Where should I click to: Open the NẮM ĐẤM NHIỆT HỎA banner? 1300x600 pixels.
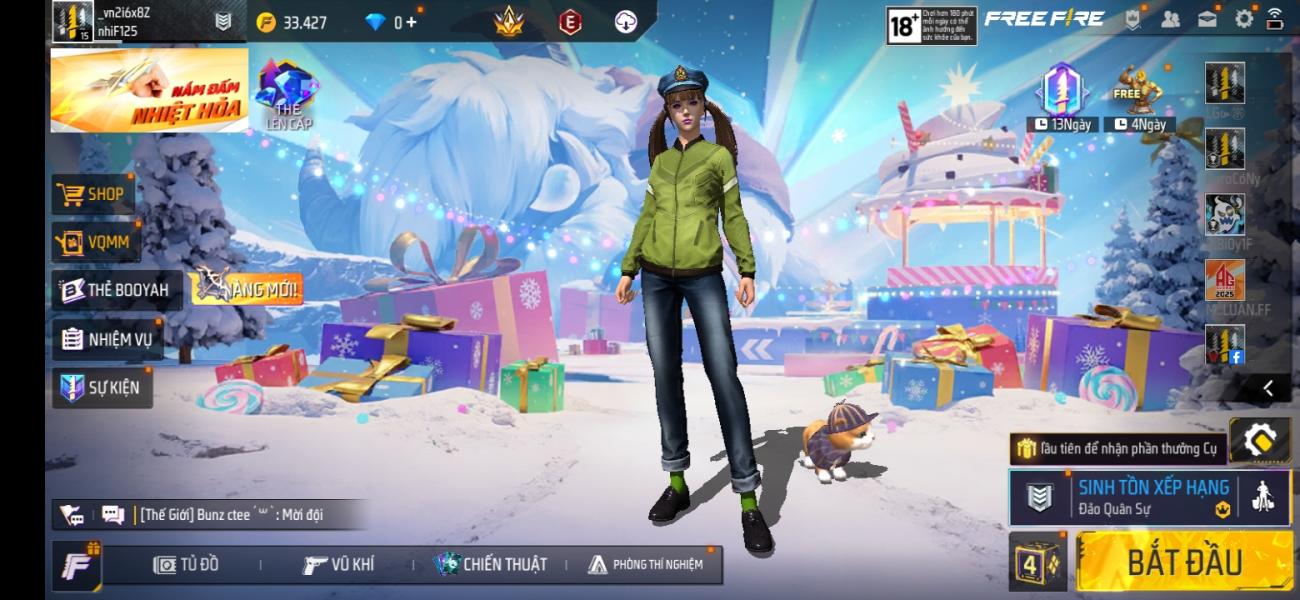click(x=149, y=90)
